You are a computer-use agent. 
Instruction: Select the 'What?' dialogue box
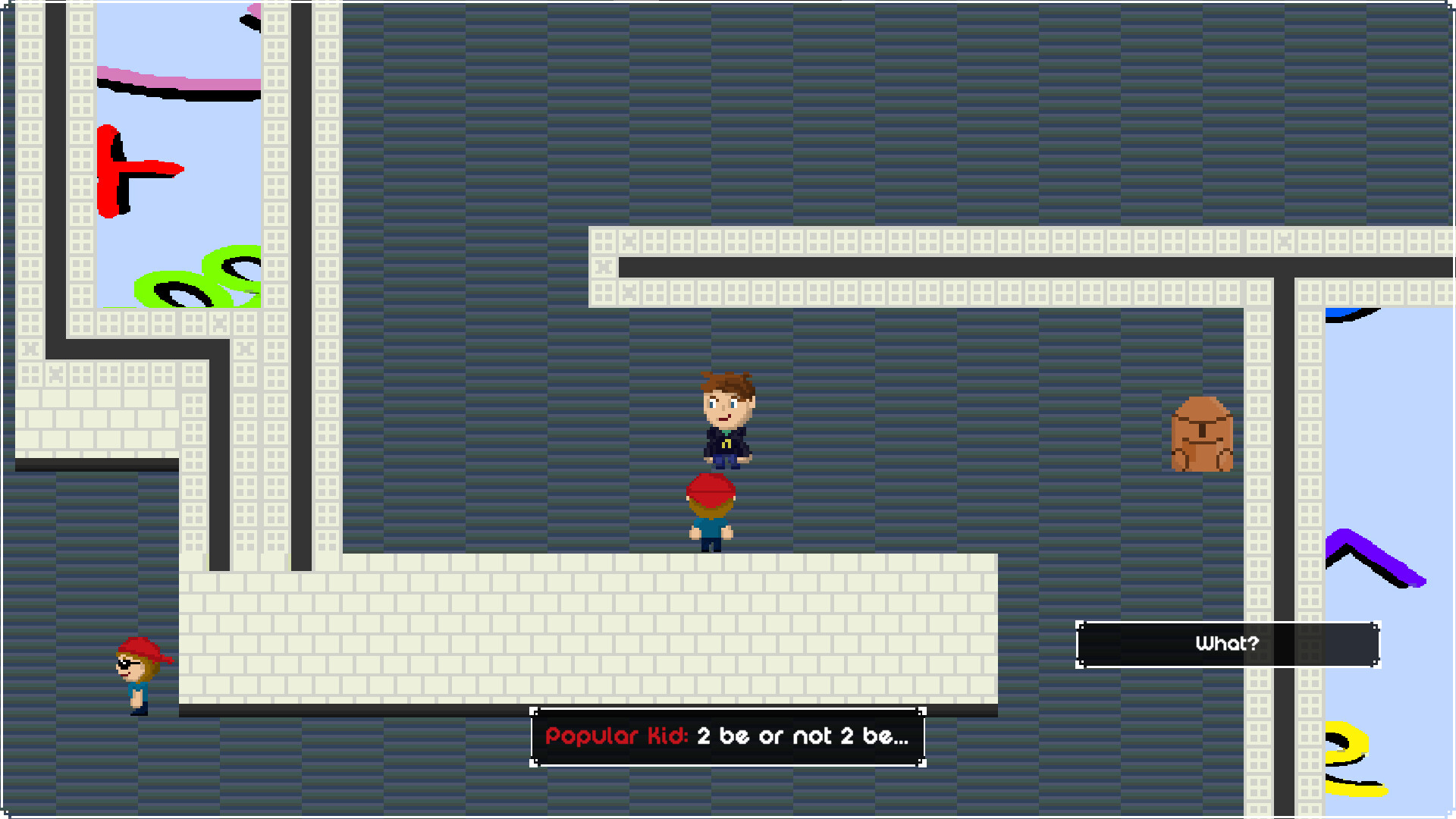[1227, 644]
